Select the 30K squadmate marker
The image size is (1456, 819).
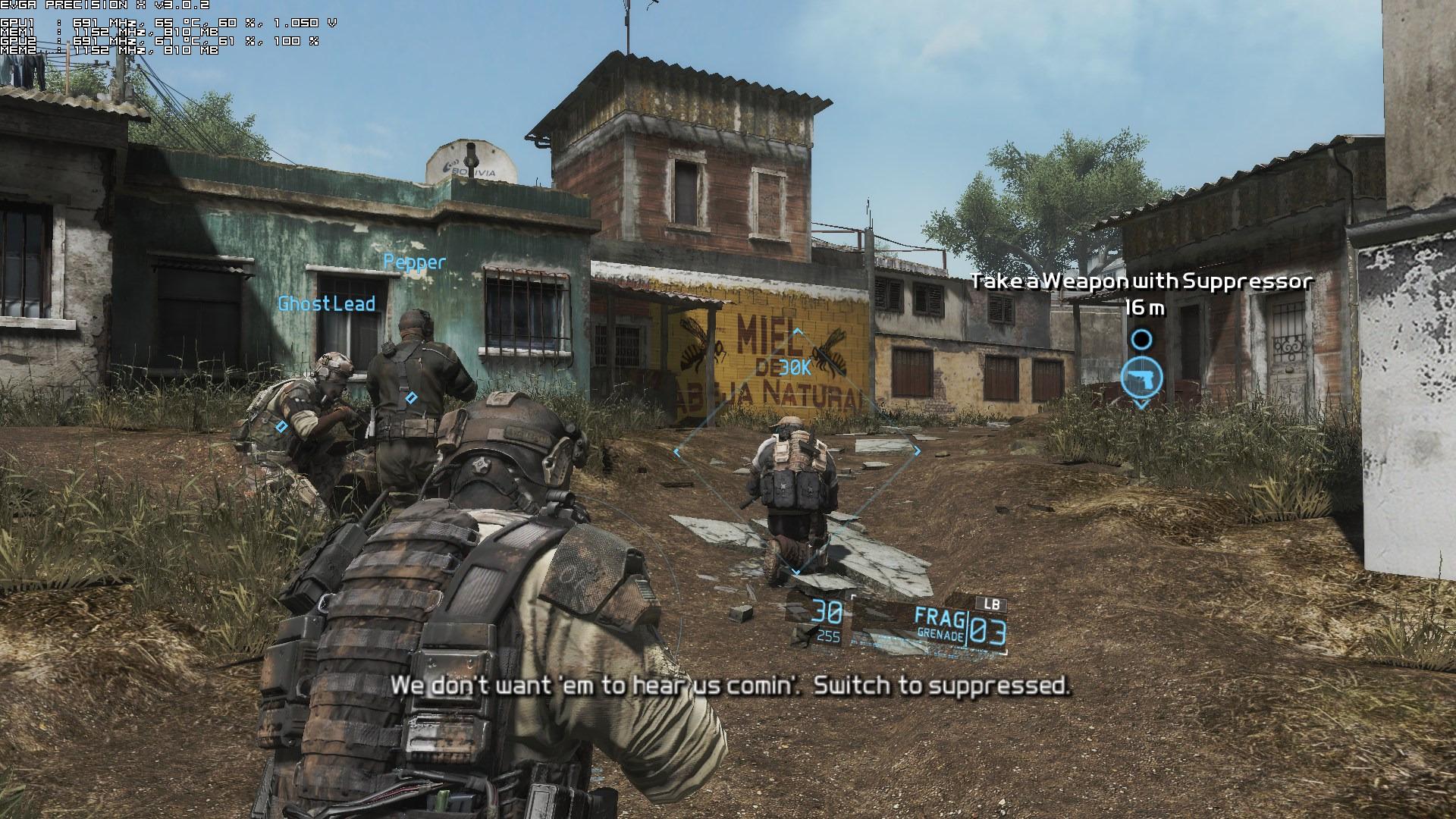pyautogui.click(x=795, y=369)
